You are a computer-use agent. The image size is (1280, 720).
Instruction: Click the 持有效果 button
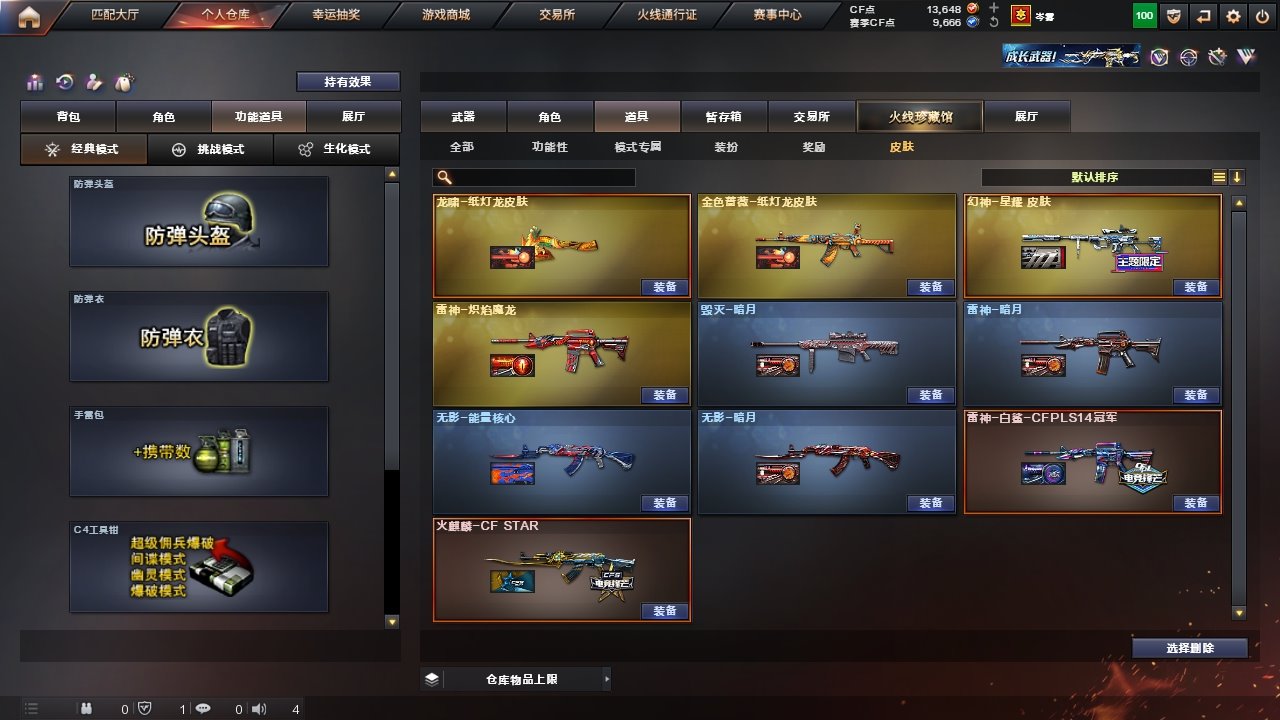click(347, 82)
